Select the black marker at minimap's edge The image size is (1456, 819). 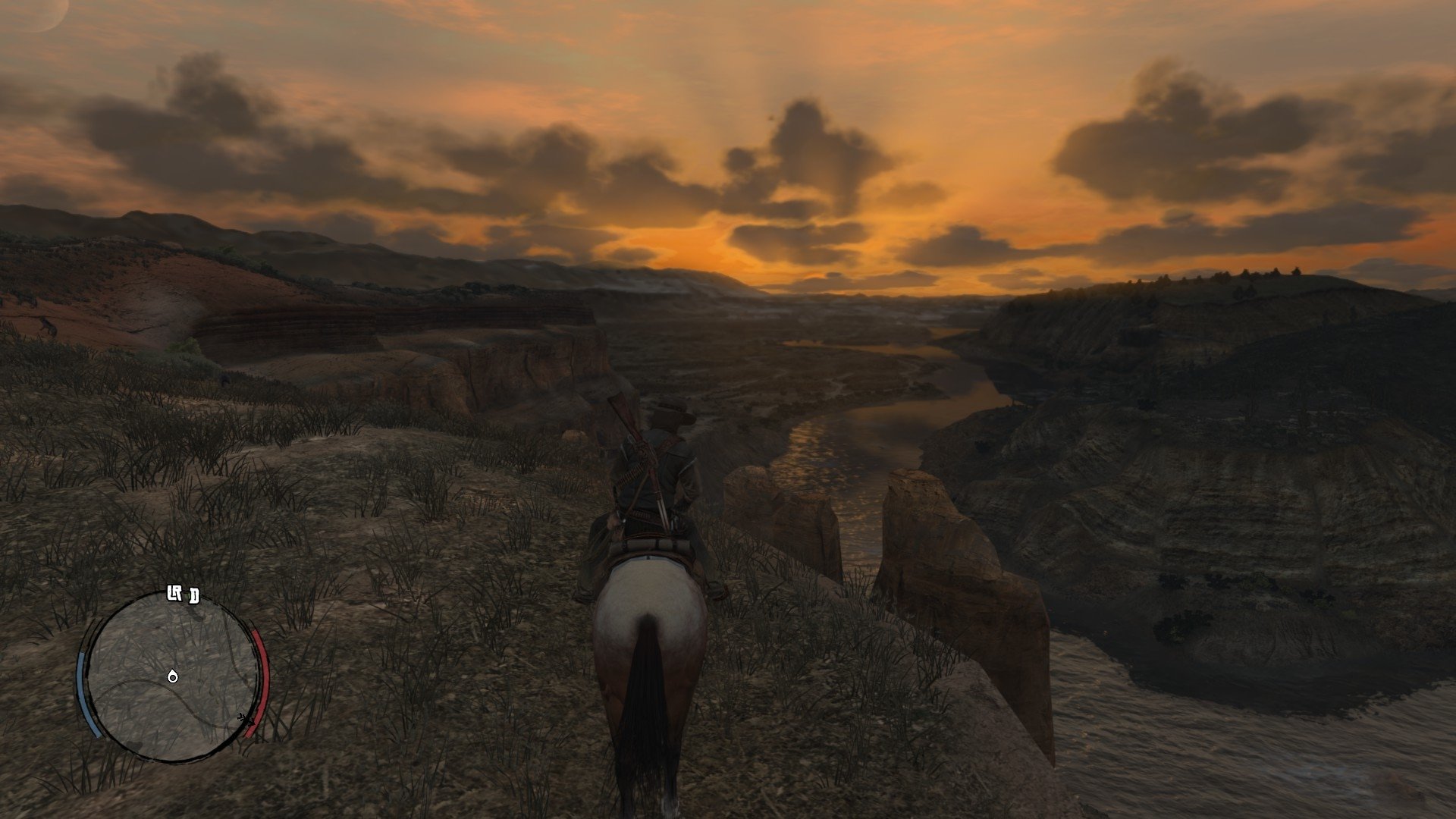[x=243, y=717]
